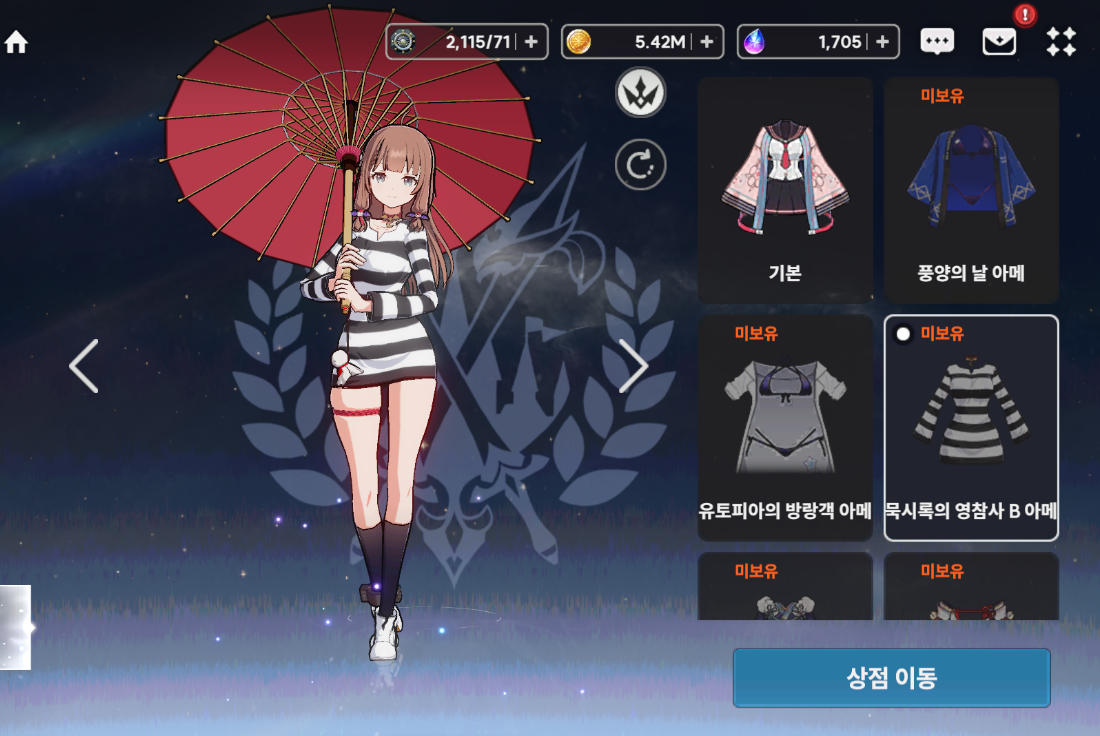Pick the 유토피아의 방랑객 아메 costume
The width and height of the screenshot is (1100, 736).
[785, 428]
